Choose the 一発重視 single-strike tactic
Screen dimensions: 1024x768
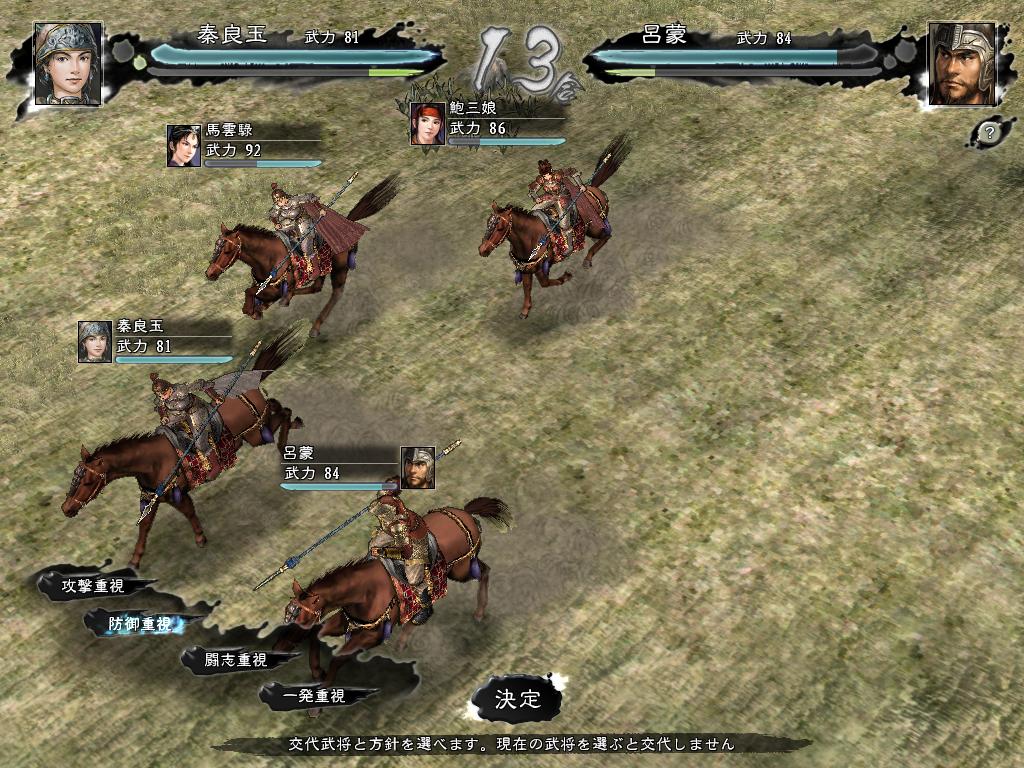313,696
